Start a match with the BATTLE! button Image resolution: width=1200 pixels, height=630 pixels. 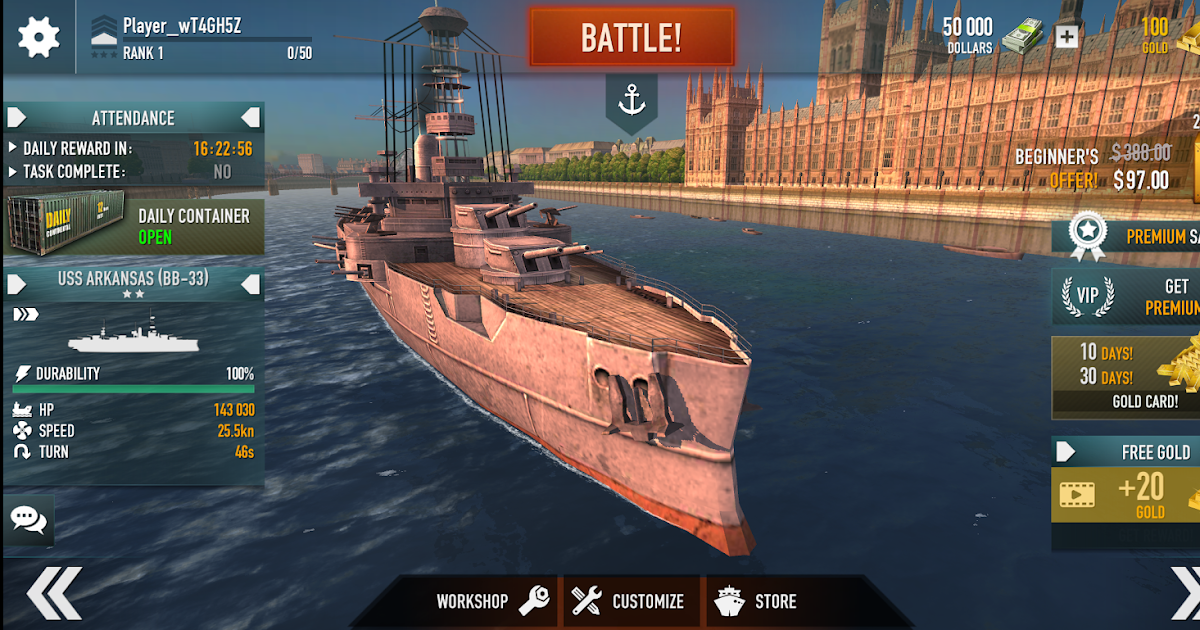pos(631,38)
